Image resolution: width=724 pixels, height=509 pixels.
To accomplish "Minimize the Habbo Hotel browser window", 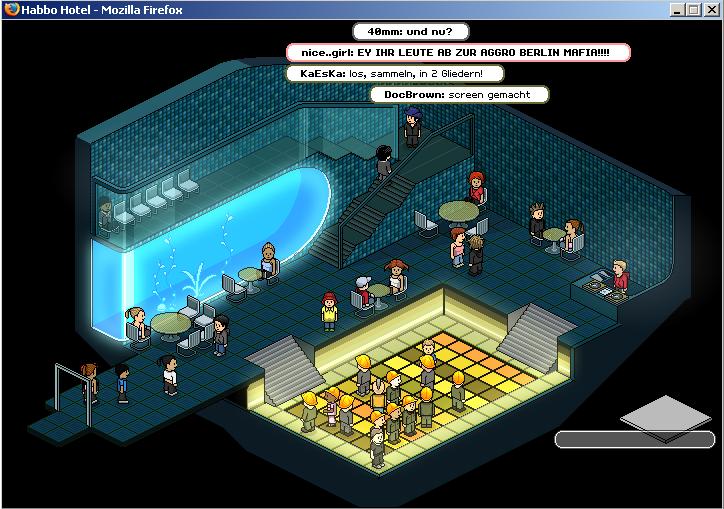I will tap(677, 9).
